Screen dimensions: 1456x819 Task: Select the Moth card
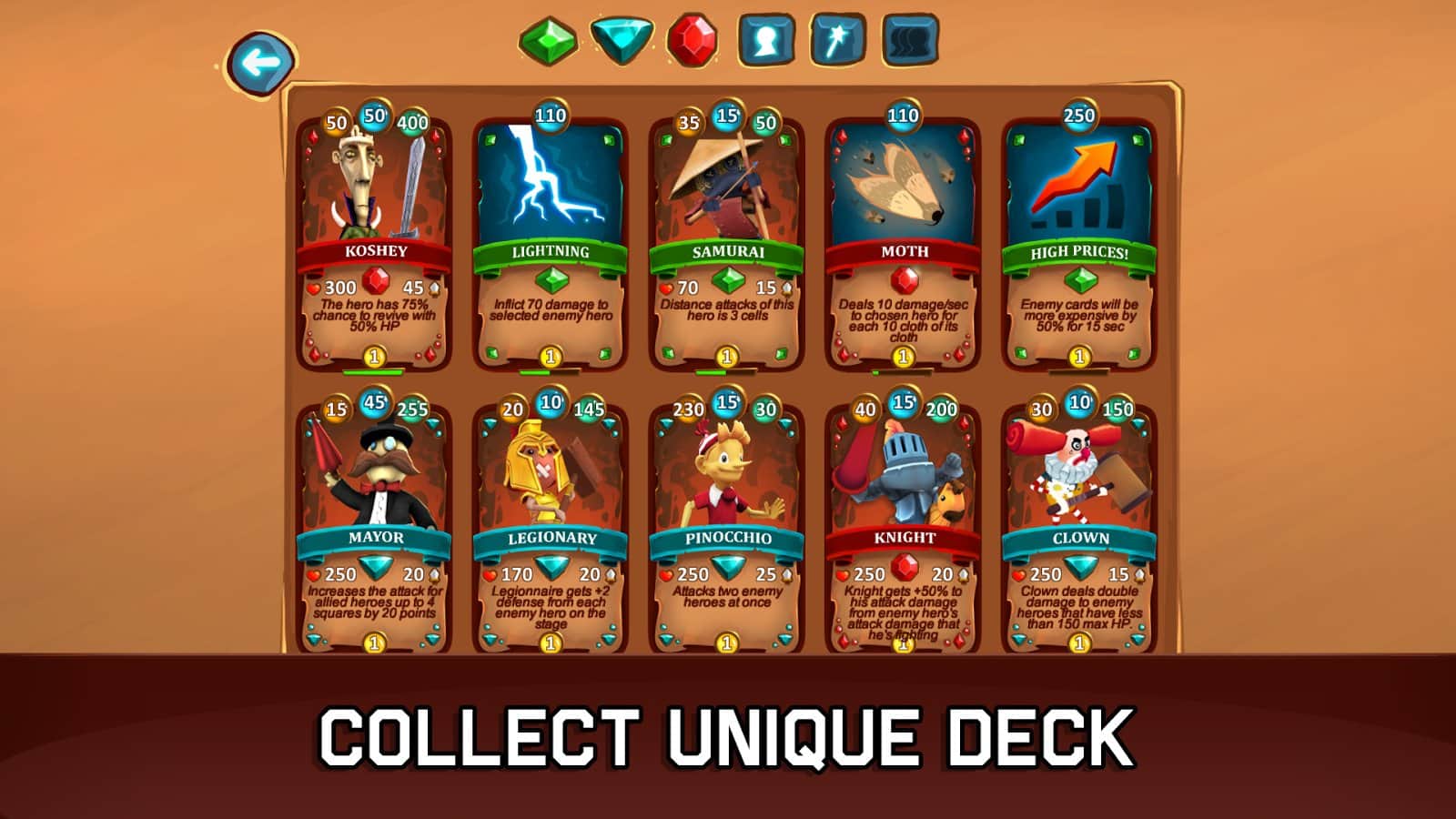pos(903,241)
